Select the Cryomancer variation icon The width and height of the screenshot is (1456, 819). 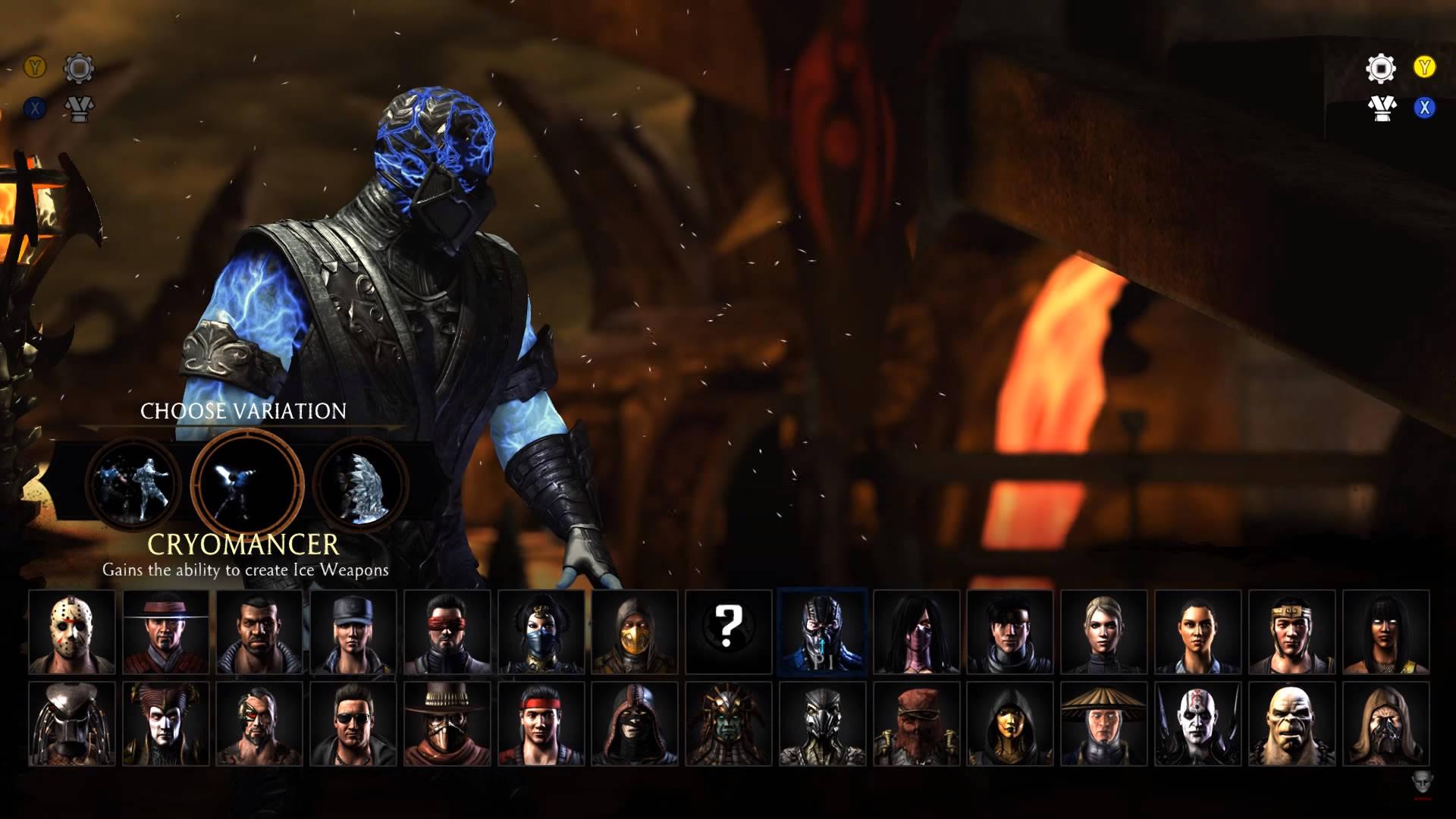pos(246,482)
